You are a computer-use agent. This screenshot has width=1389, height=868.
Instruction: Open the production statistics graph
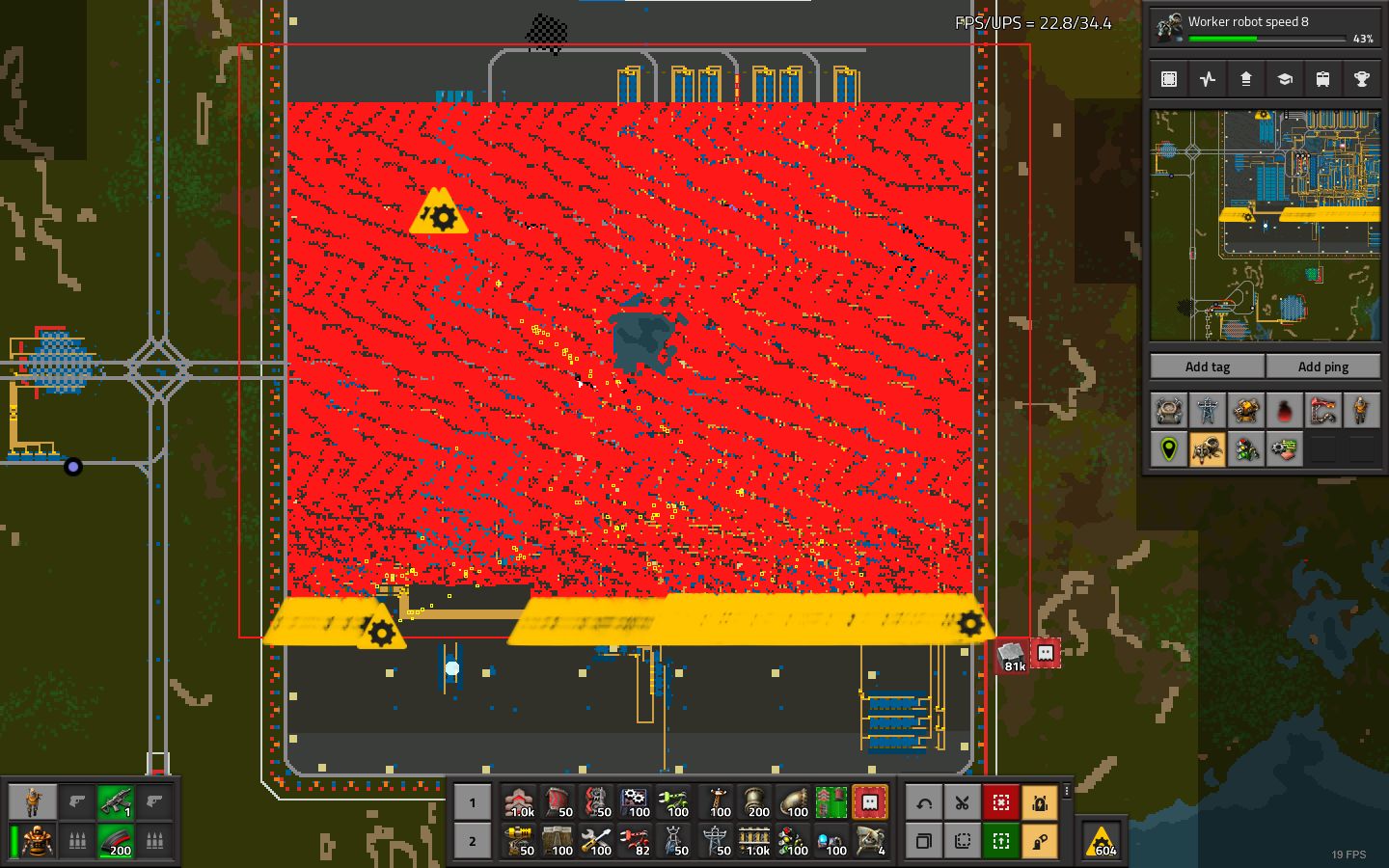[1207, 78]
